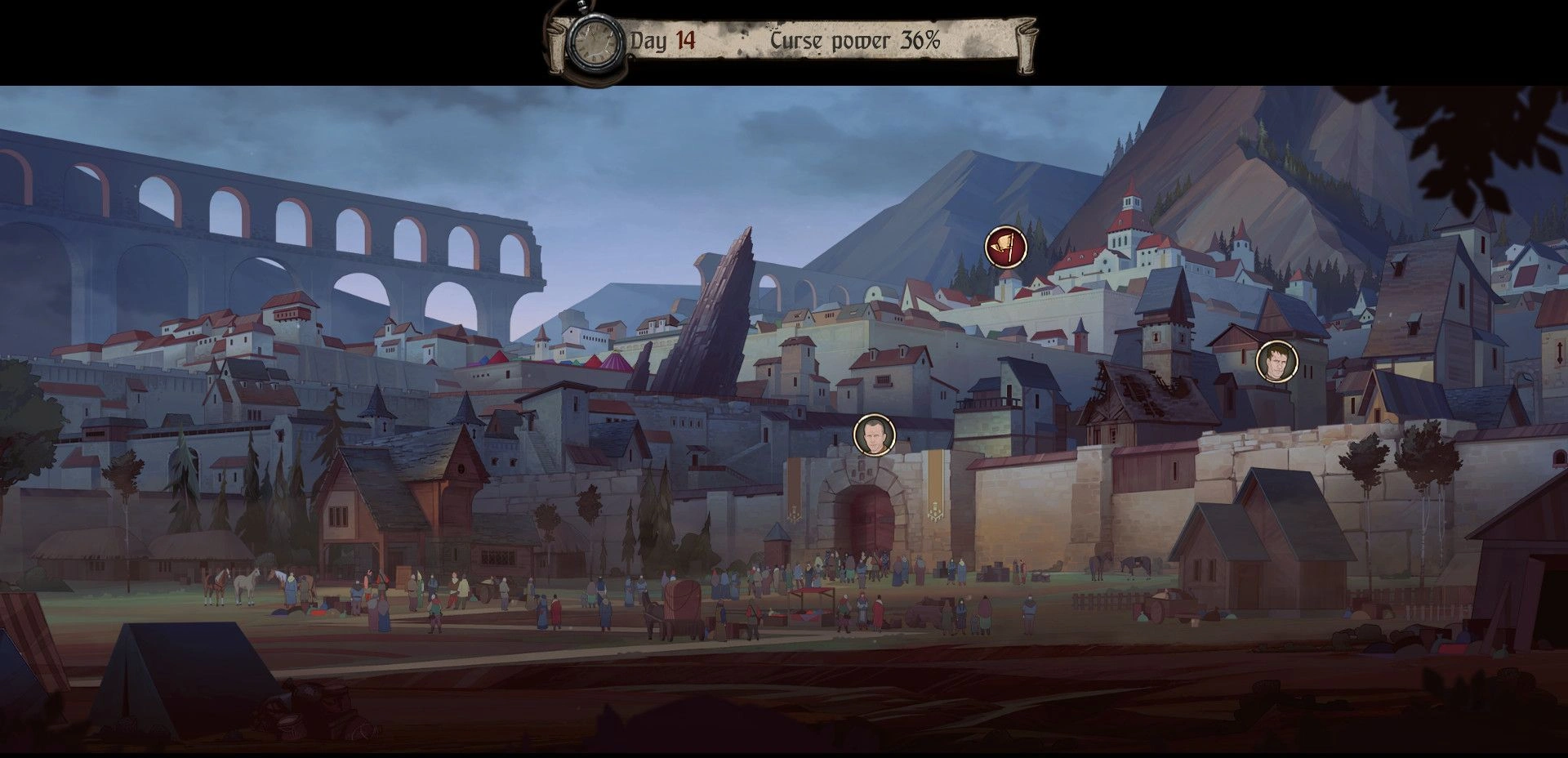This screenshot has width=1568, height=758.
Task: Talk to the short-haired man portrait marker
Action: click(874, 435)
